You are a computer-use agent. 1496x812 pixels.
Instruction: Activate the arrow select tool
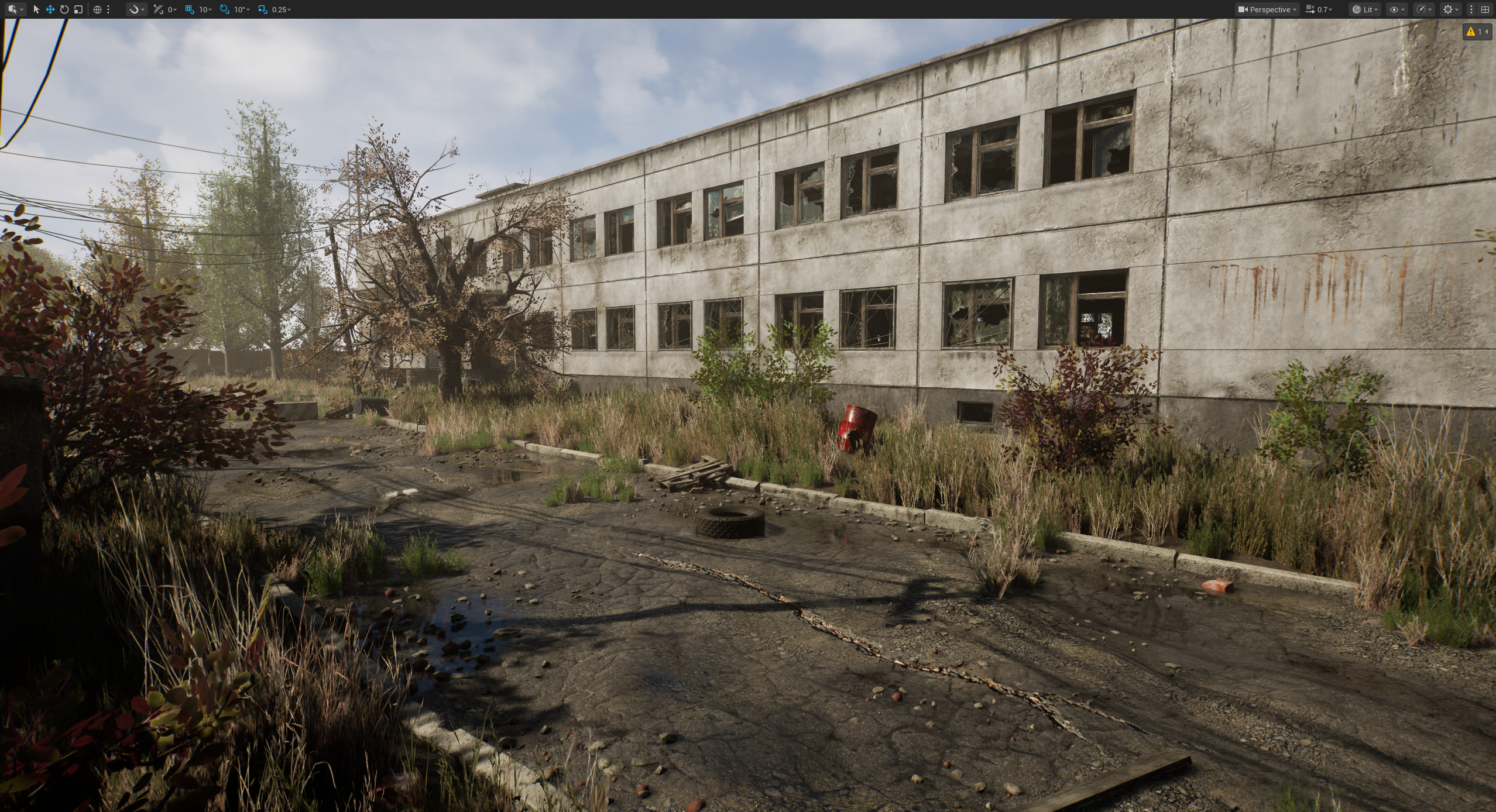(x=36, y=9)
